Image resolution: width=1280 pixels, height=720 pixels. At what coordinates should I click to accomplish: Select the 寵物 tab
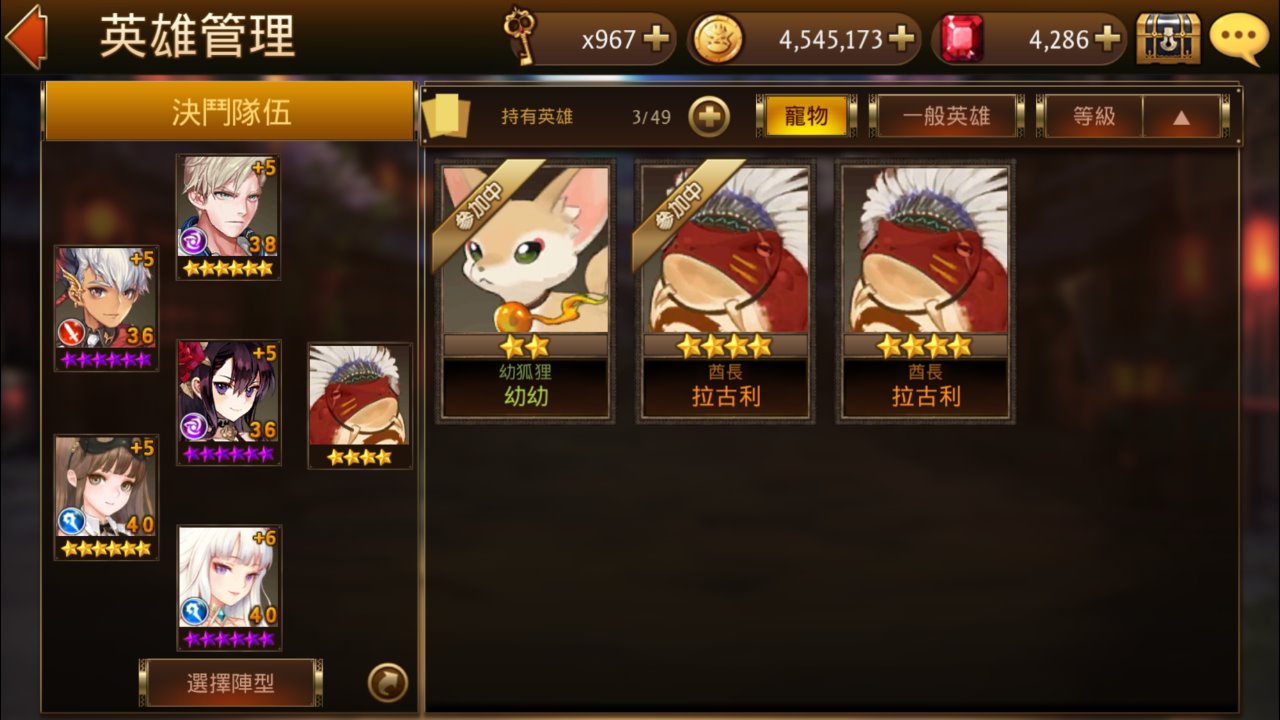point(807,115)
